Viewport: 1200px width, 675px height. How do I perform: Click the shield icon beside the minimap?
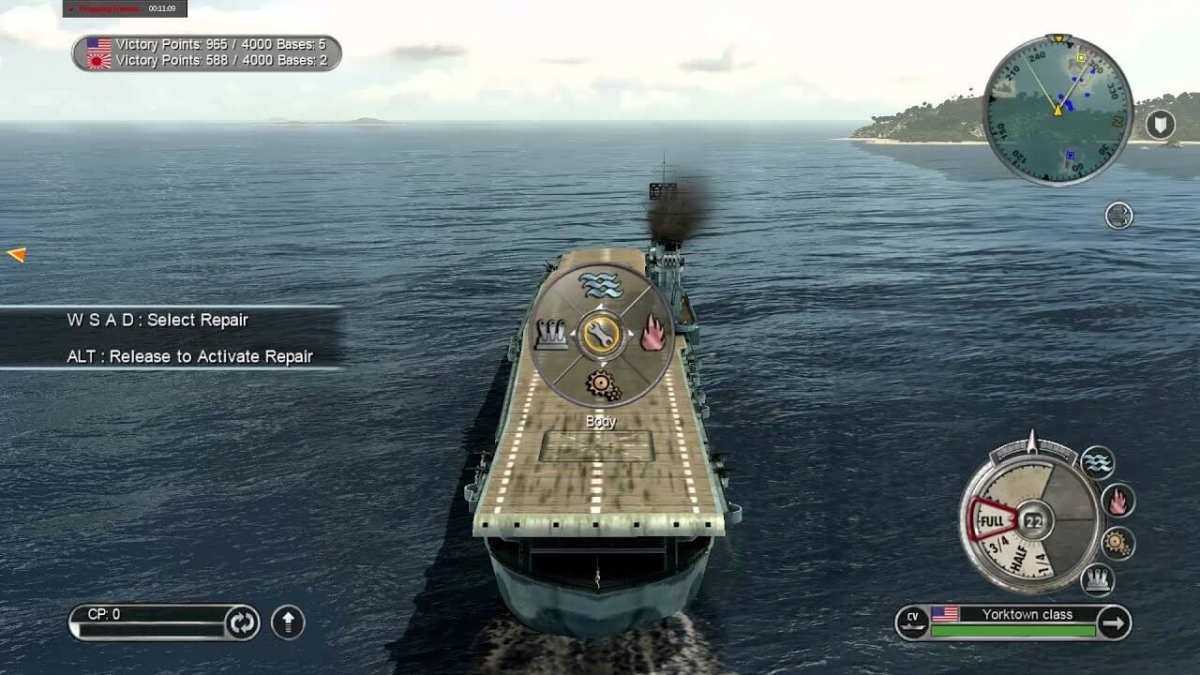click(x=1160, y=124)
